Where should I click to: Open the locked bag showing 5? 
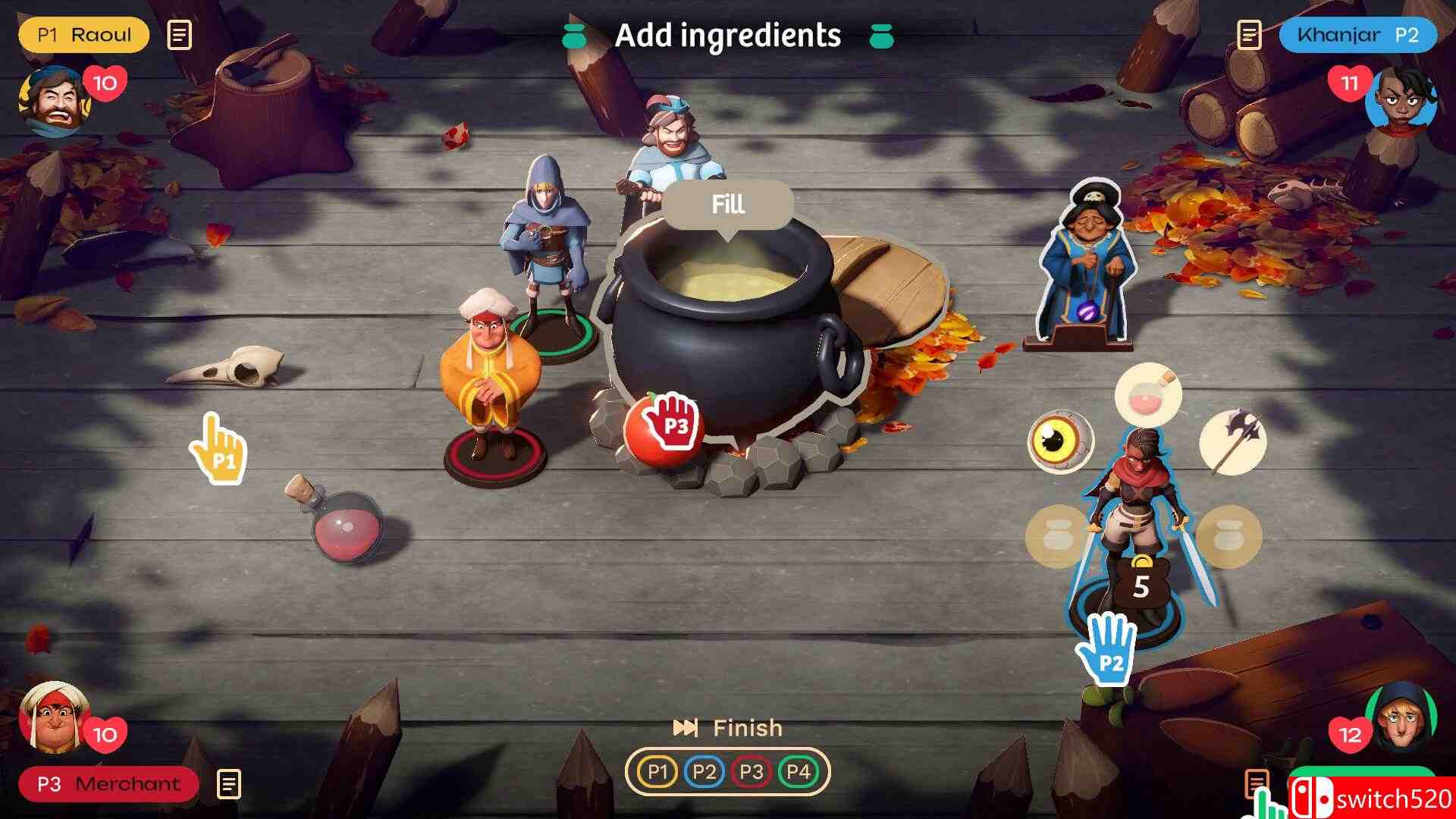(x=1141, y=584)
